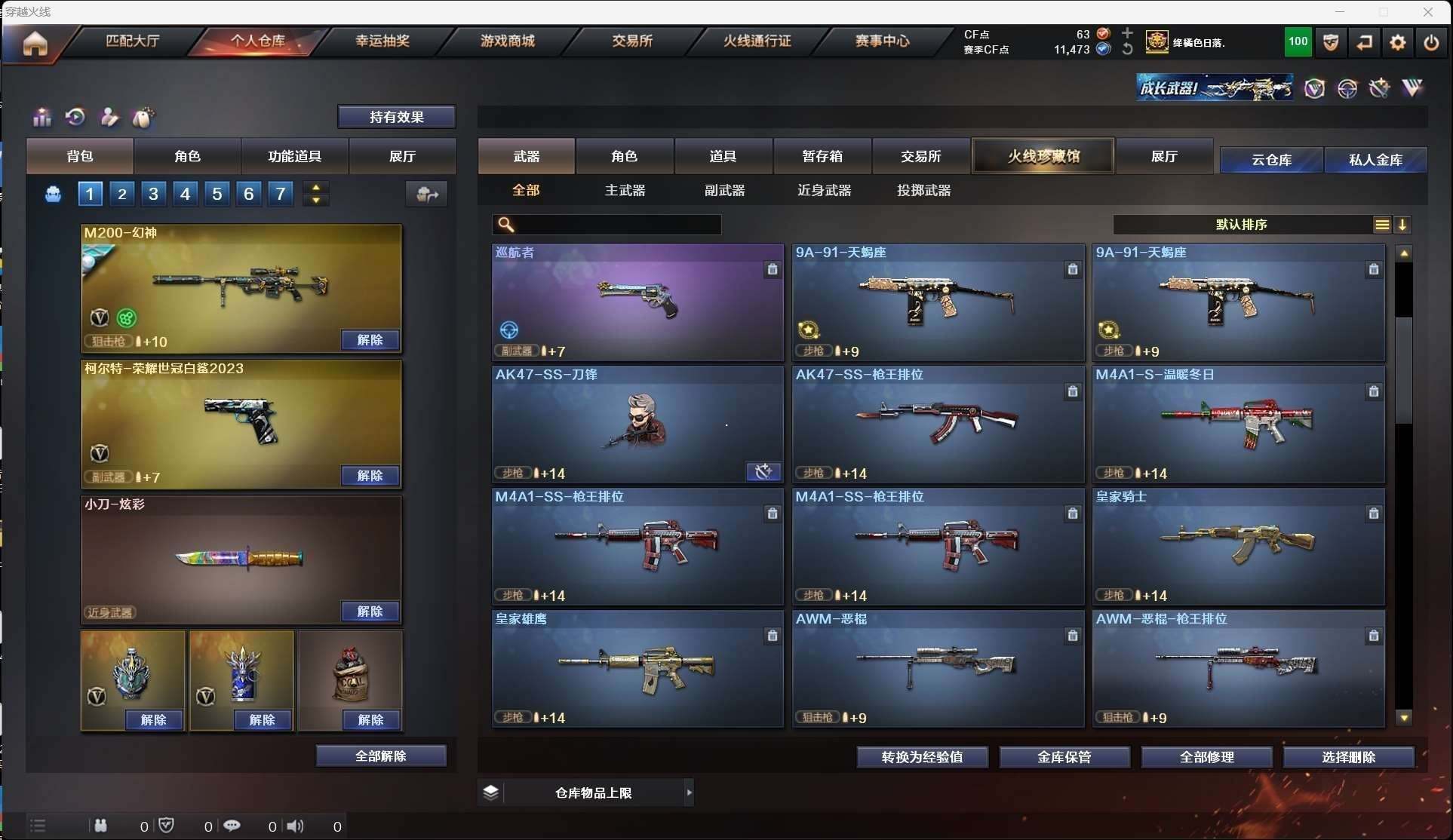Go to the 游戏商城 shop
Viewport: 1453px width, 840px height.
[x=507, y=41]
